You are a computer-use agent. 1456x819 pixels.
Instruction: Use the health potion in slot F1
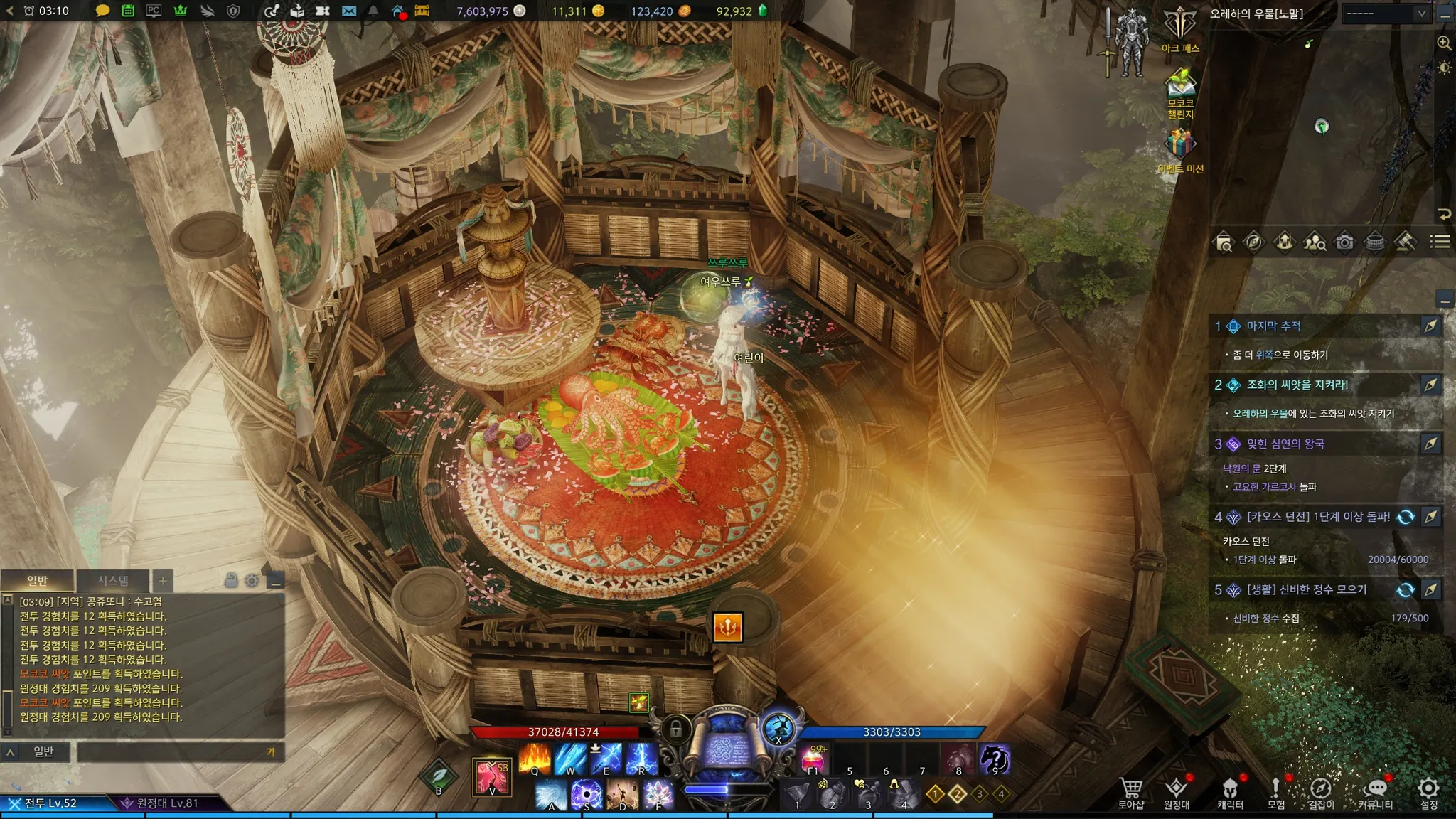814,759
